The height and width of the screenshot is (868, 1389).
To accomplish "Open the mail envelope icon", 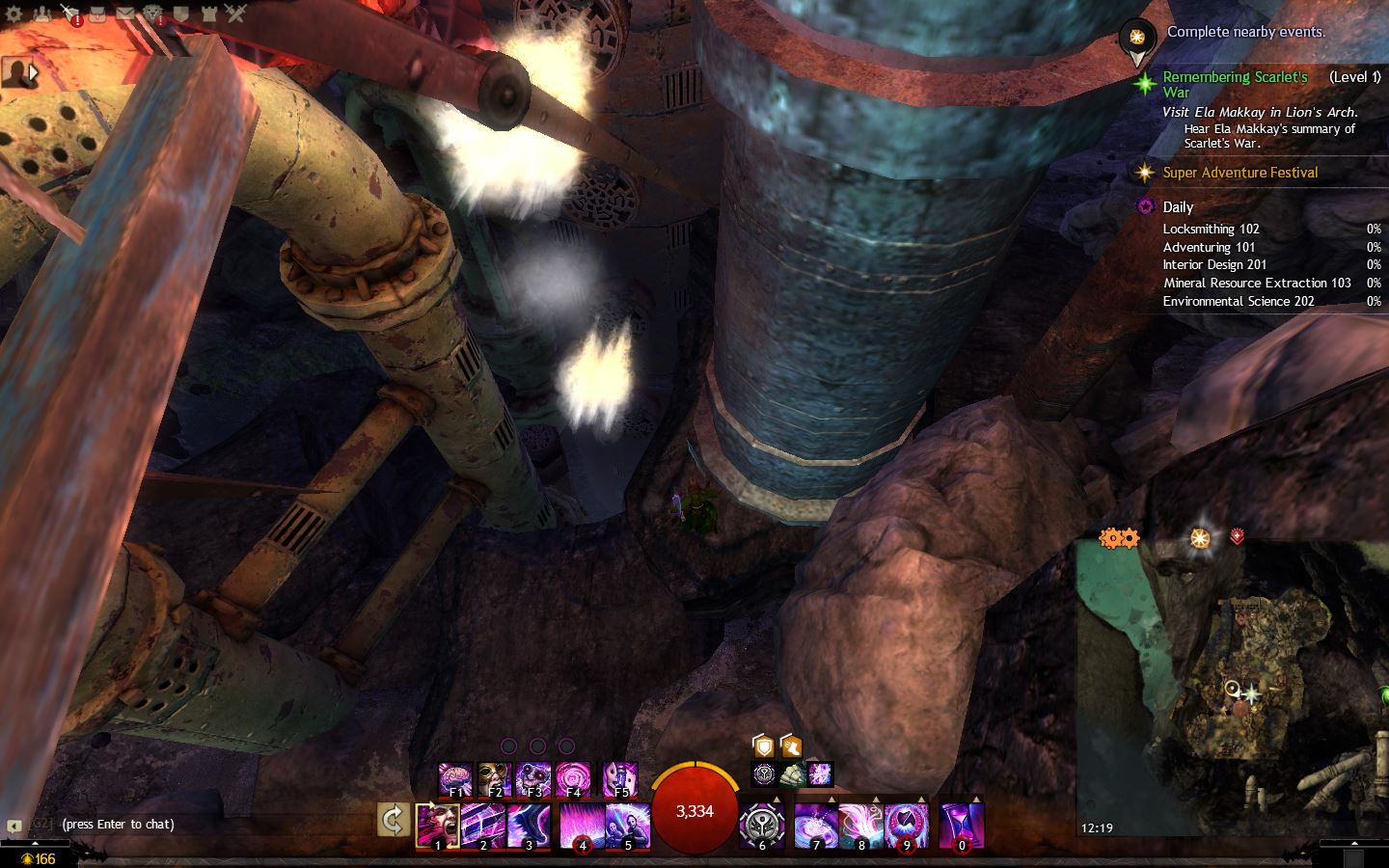I will [125, 14].
